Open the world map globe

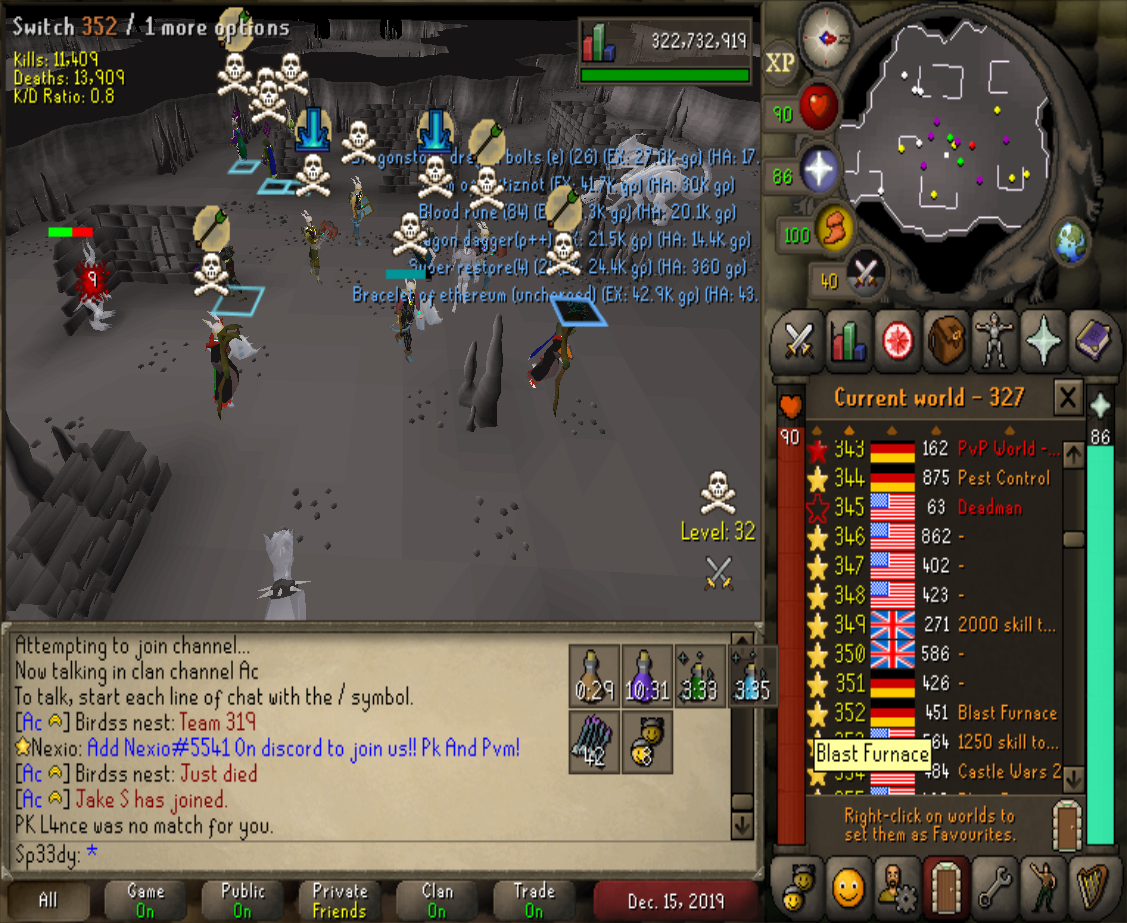click(1069, 242)
